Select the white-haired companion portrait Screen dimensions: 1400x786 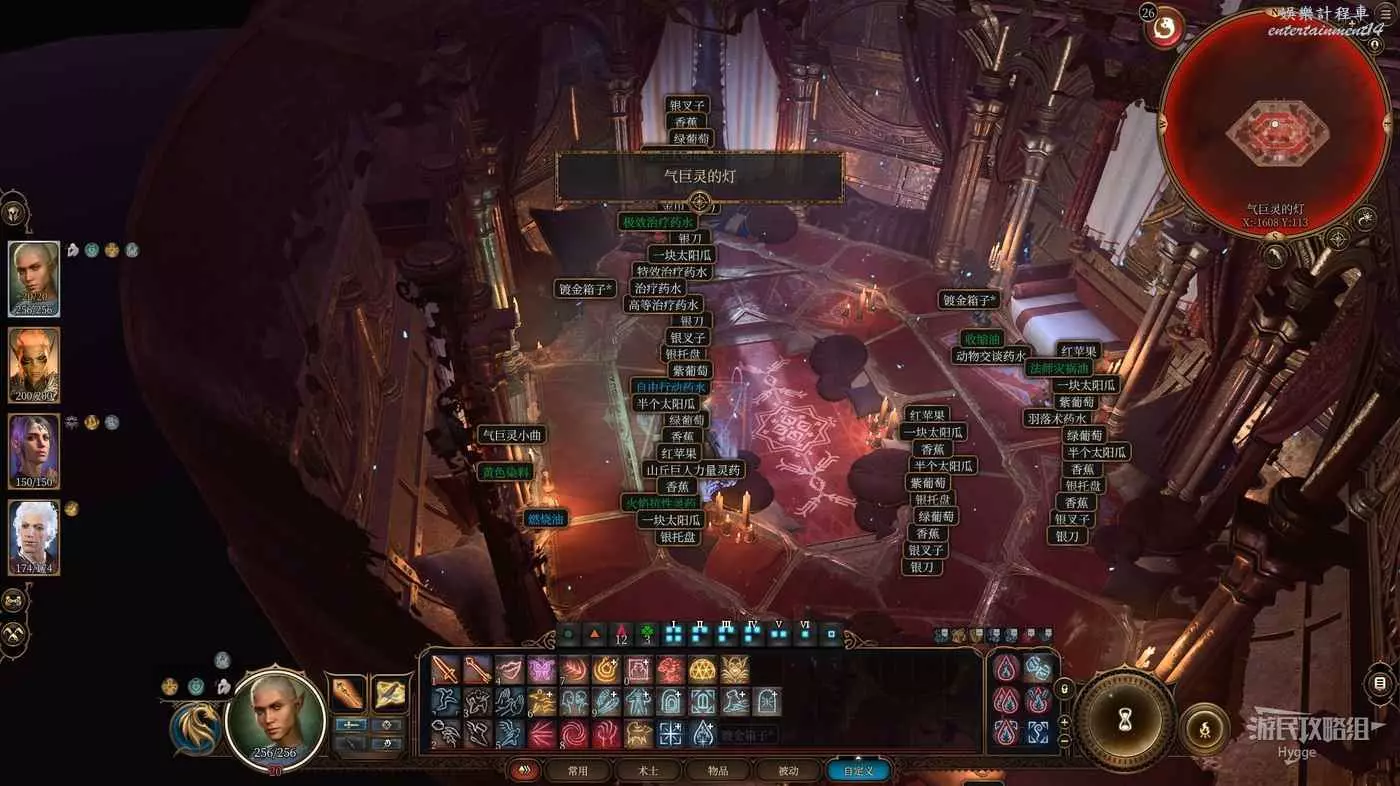[34, 537]
